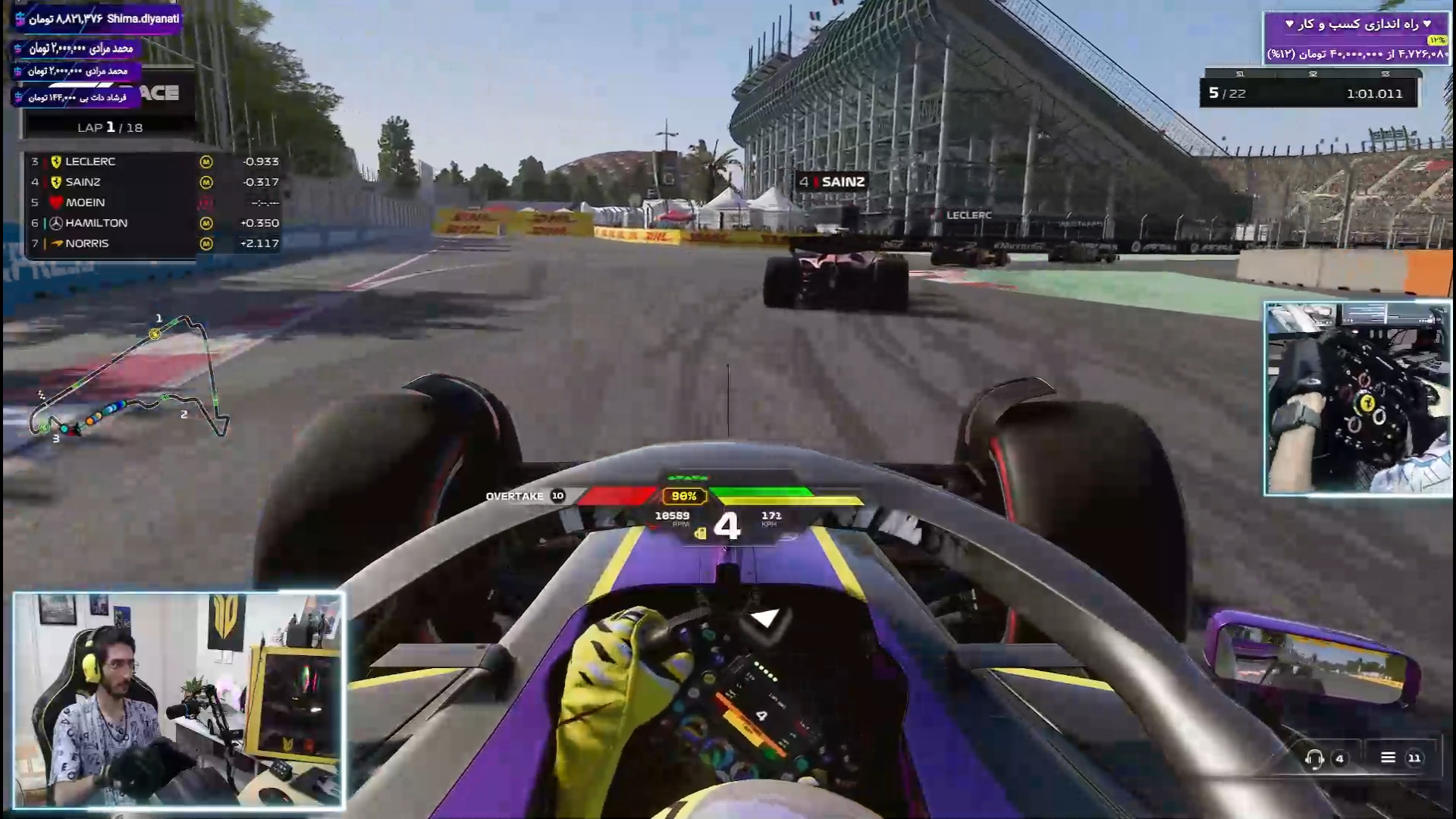Open the donation goal banner
1456x819 pixels.
coord(1356,39)
